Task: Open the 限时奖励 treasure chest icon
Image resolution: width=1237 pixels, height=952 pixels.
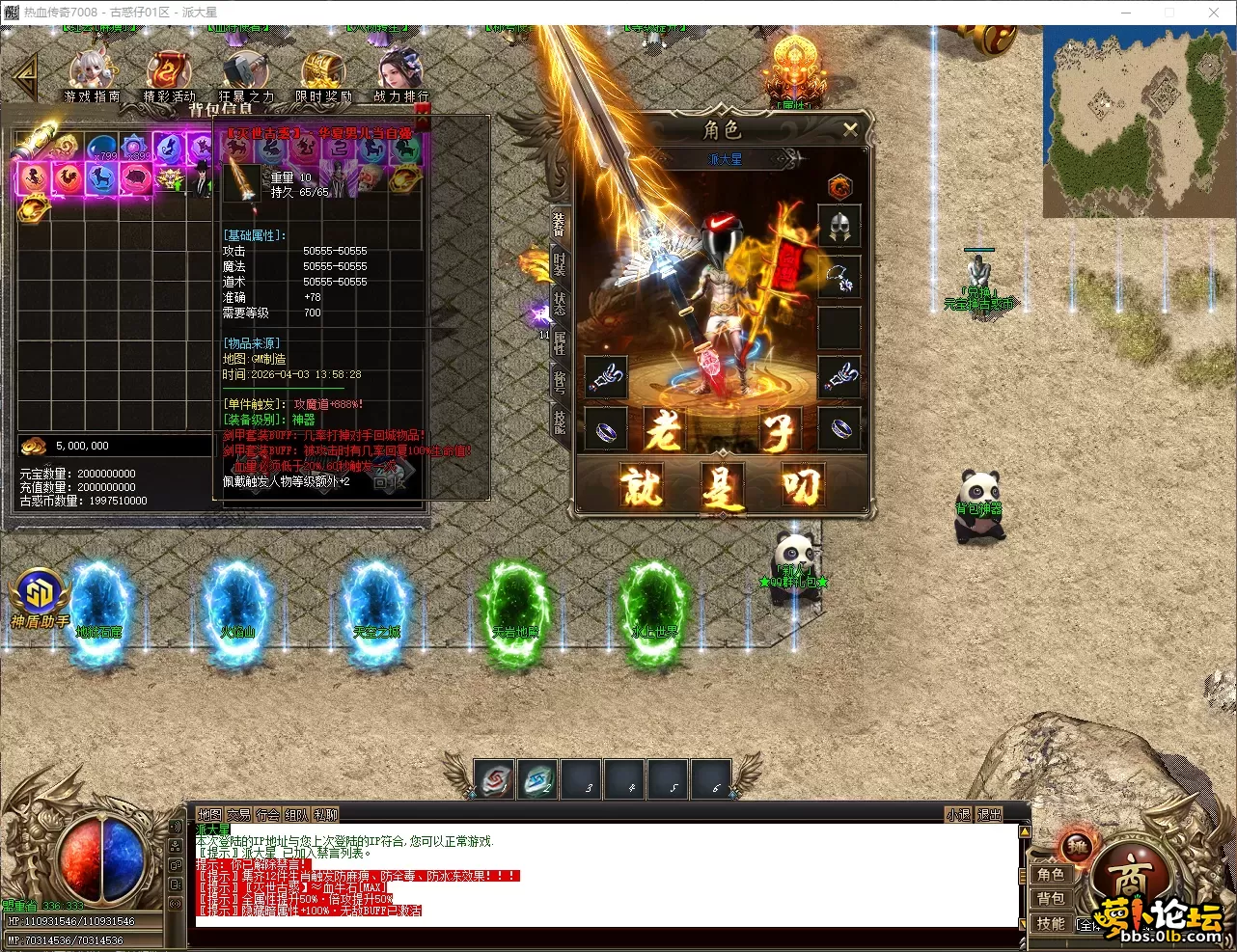Action: pos(322,75)
